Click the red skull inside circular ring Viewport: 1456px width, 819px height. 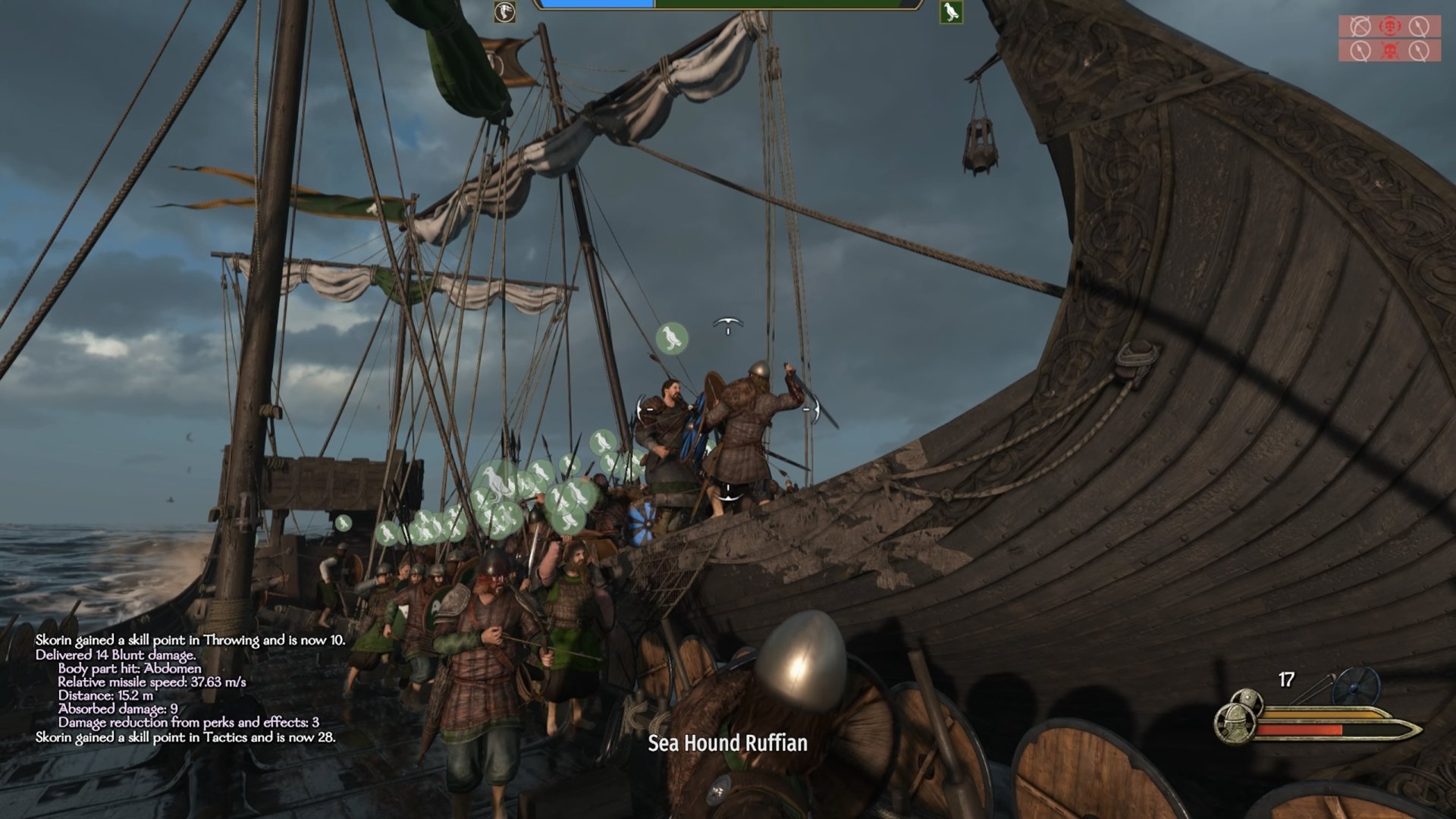[1390, 27]
